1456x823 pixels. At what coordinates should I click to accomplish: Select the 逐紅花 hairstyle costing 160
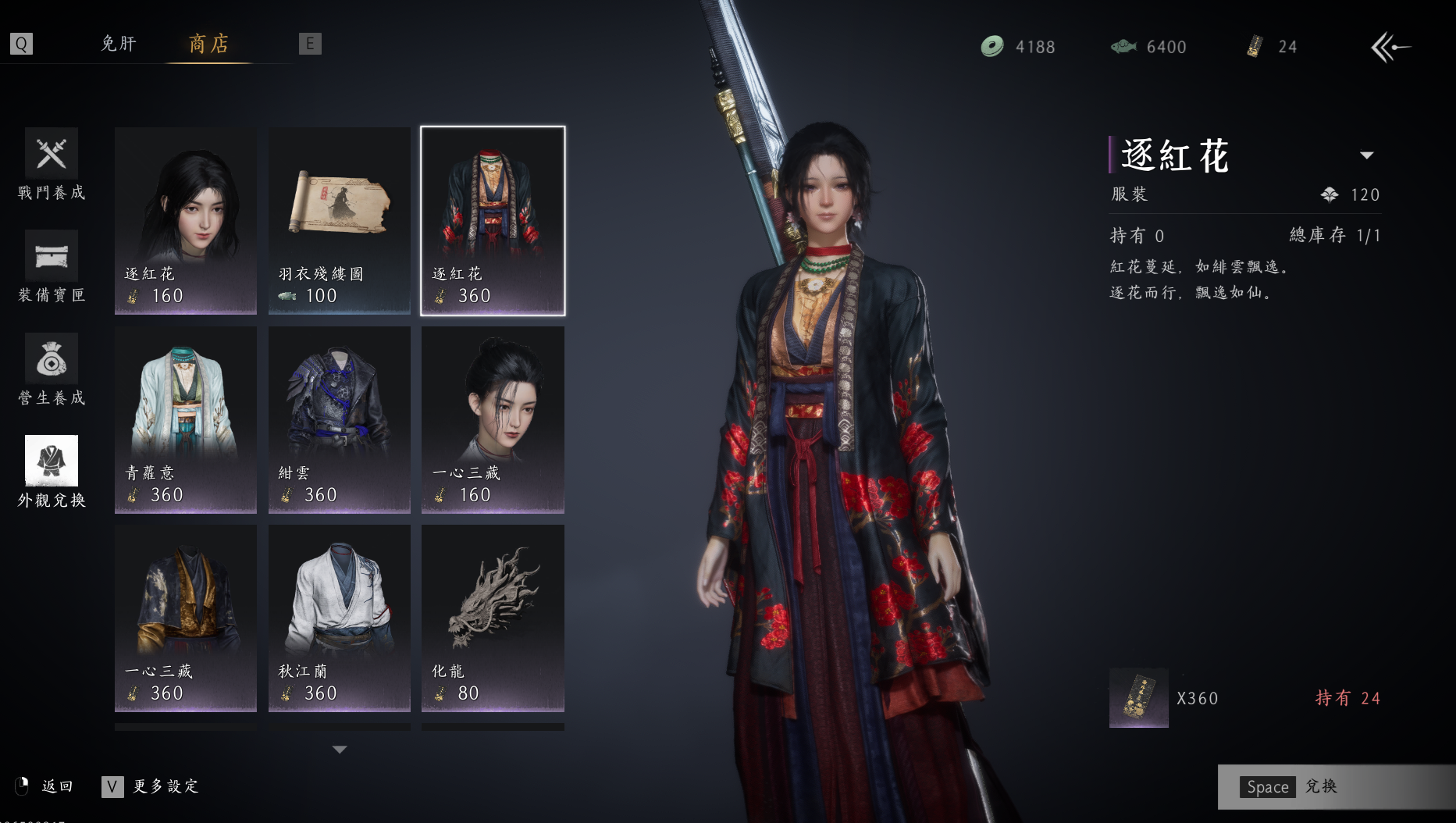186,221
